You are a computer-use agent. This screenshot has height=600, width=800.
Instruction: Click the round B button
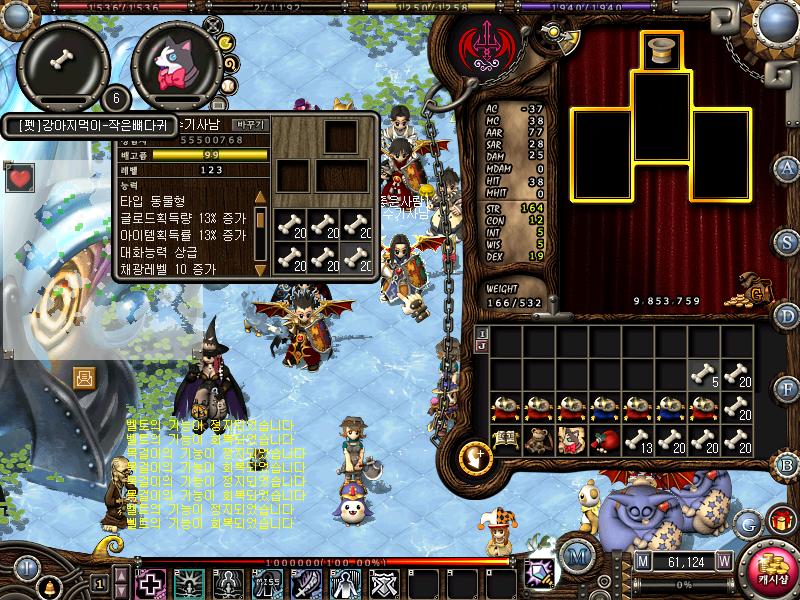coord(787,464)
